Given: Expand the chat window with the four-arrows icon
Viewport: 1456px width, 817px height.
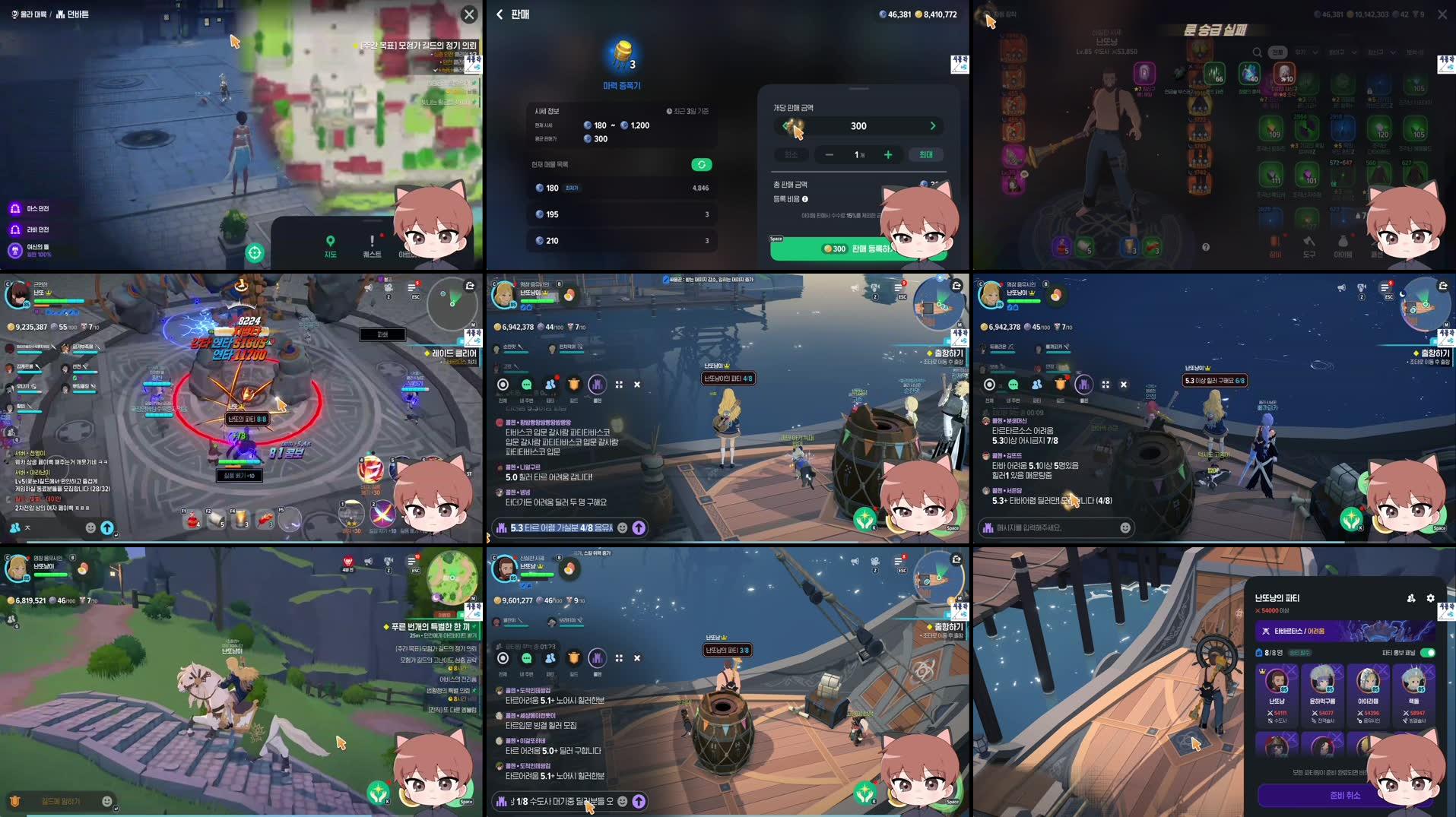Looking at the screenshot, I should (x=620, y=385).
